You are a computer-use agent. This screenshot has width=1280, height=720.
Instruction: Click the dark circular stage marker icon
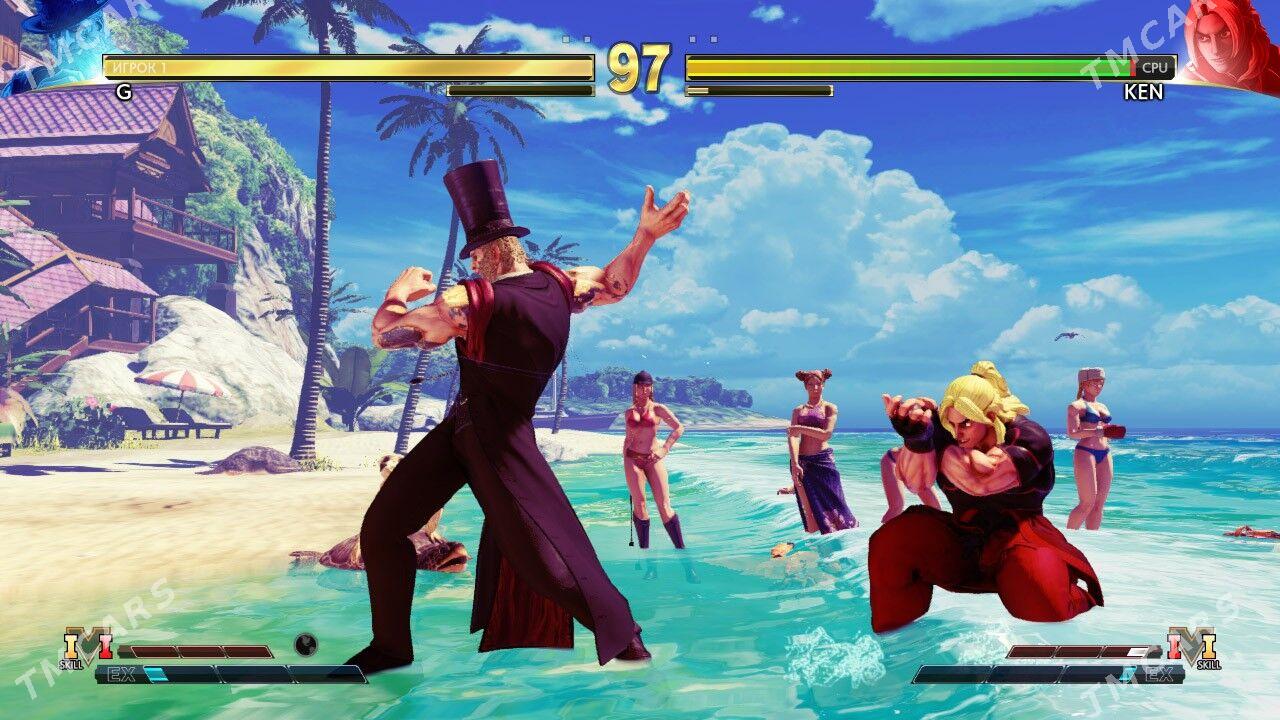(306, 645)
